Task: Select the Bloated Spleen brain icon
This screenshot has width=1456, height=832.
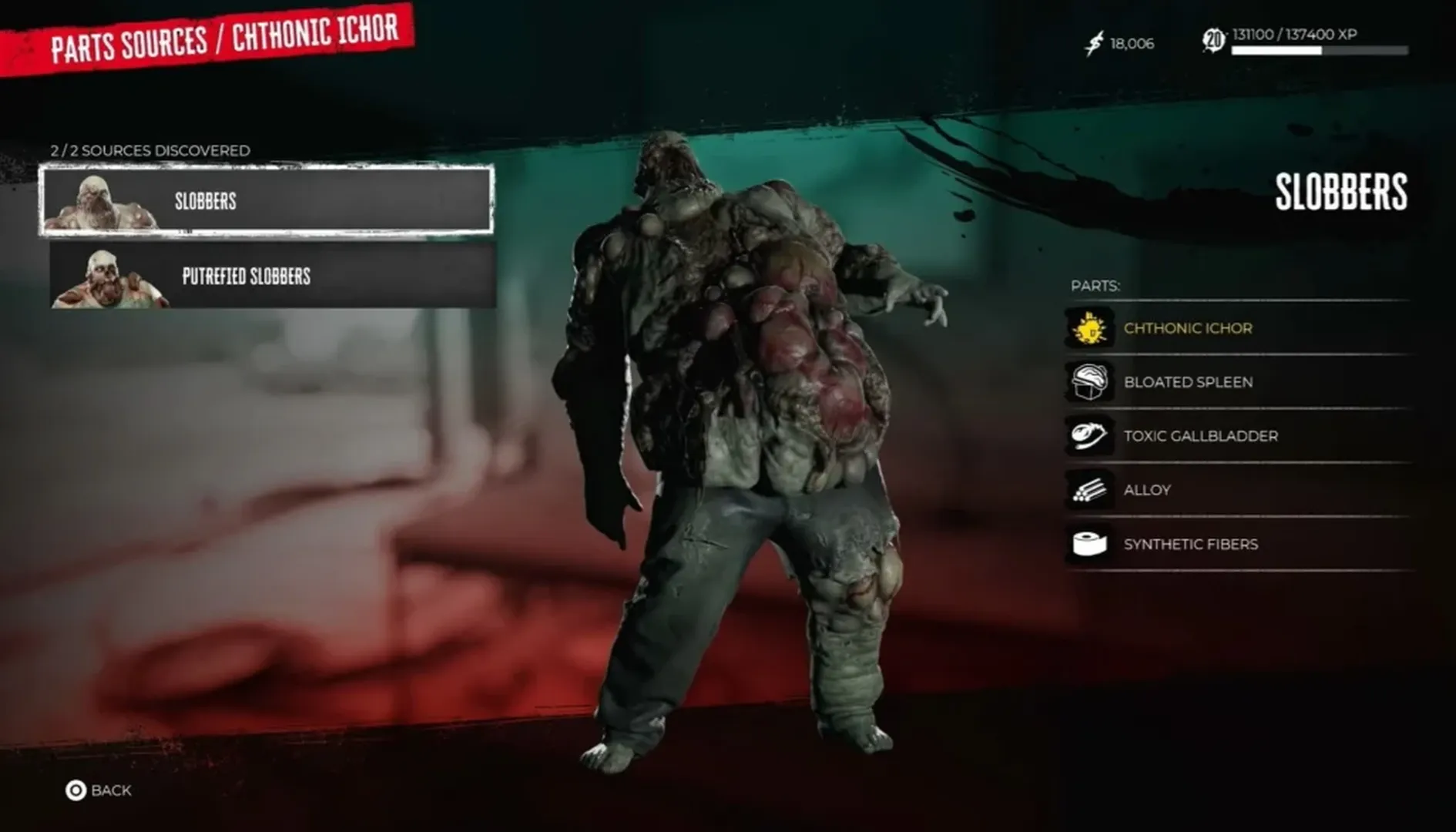Action: click(x=1089, y=381)
